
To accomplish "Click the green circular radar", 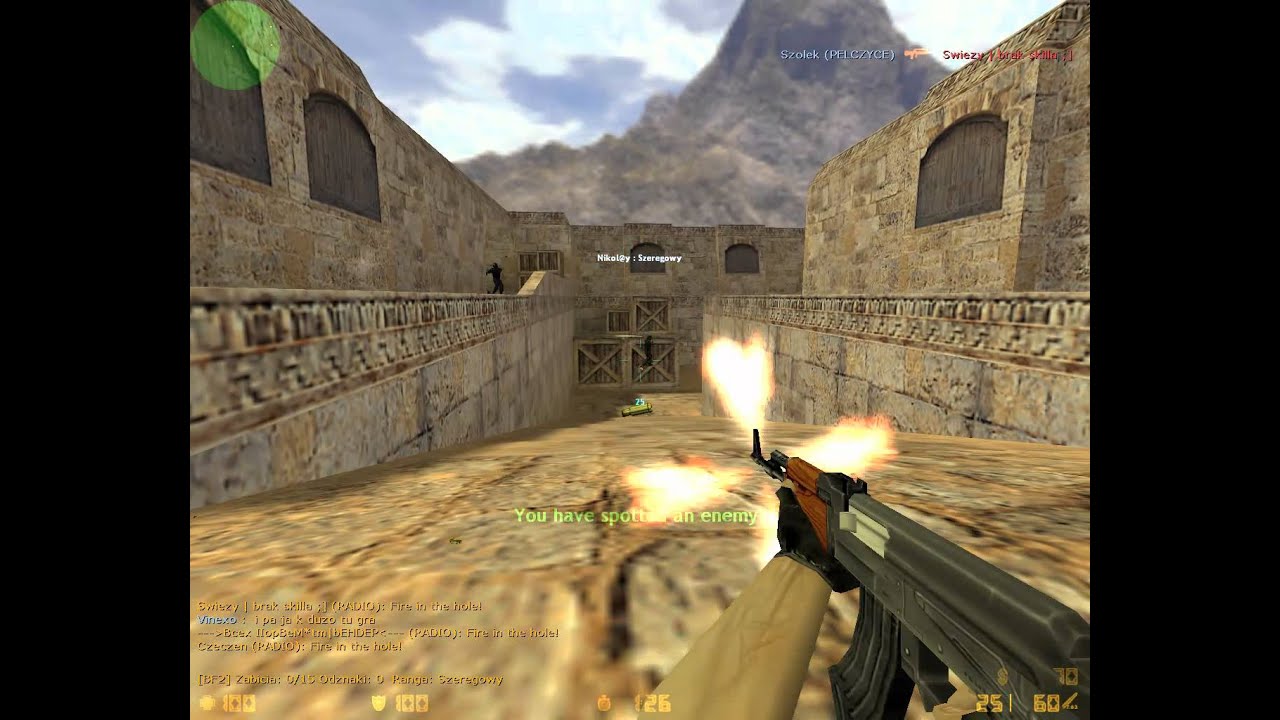I will pos(235,45).
